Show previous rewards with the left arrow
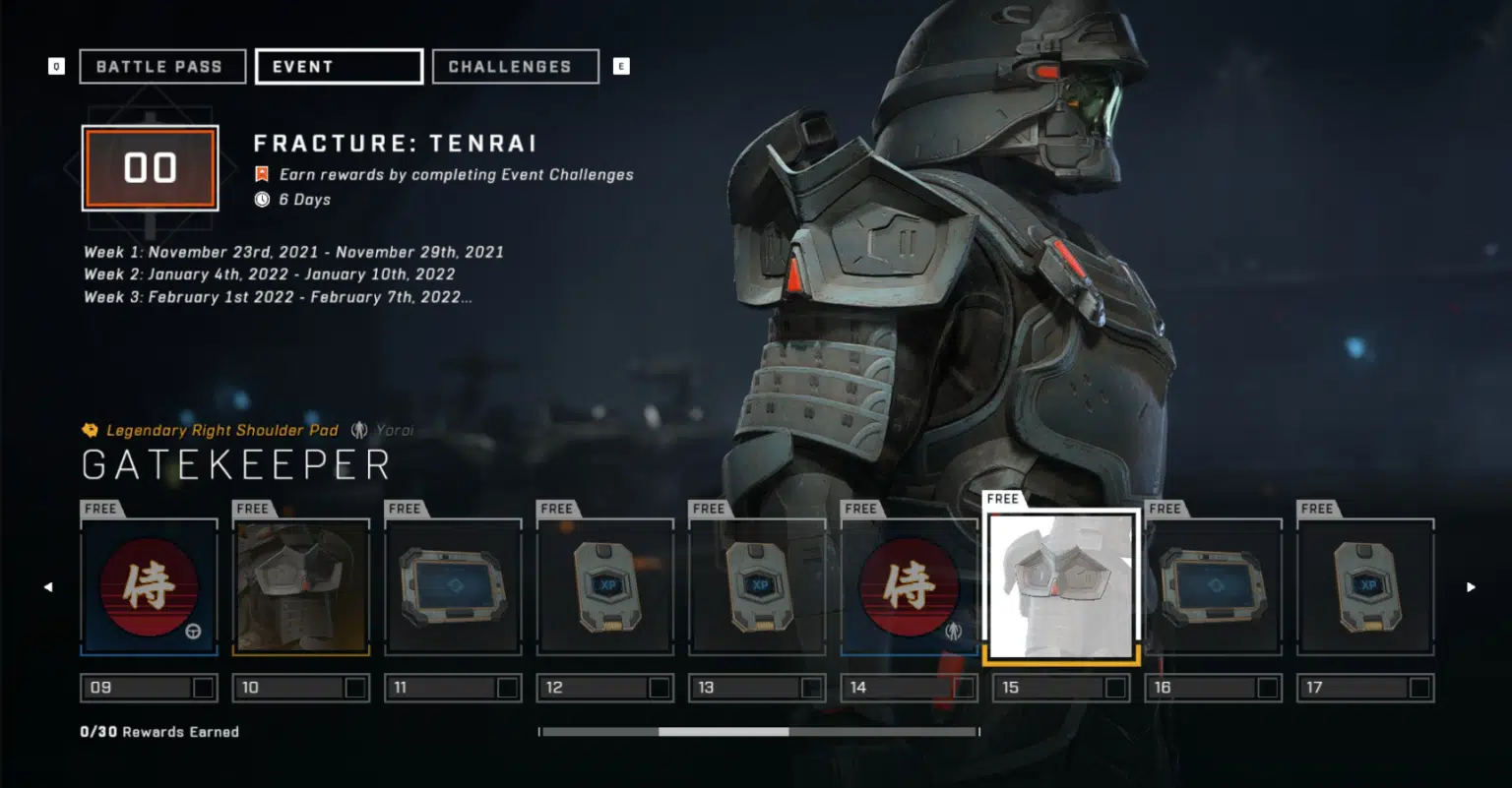This screenshot has height=788, width=1512. click(48, 587)
